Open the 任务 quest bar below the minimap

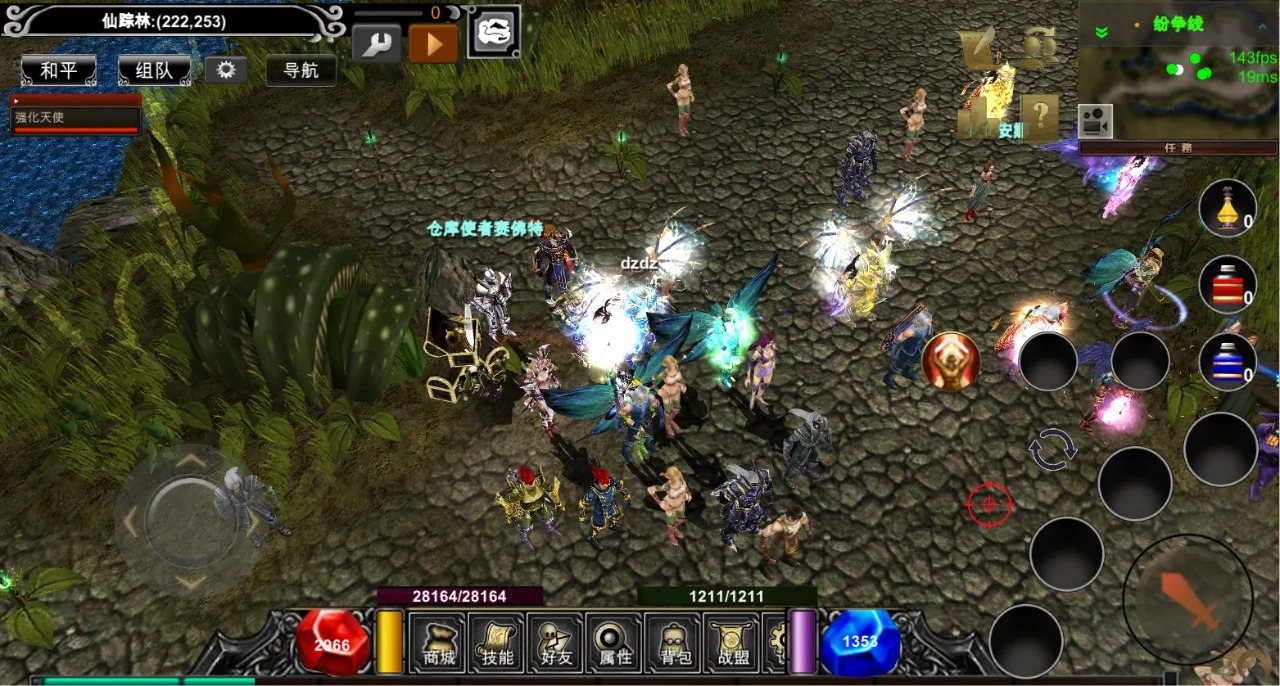point(1178,148)
